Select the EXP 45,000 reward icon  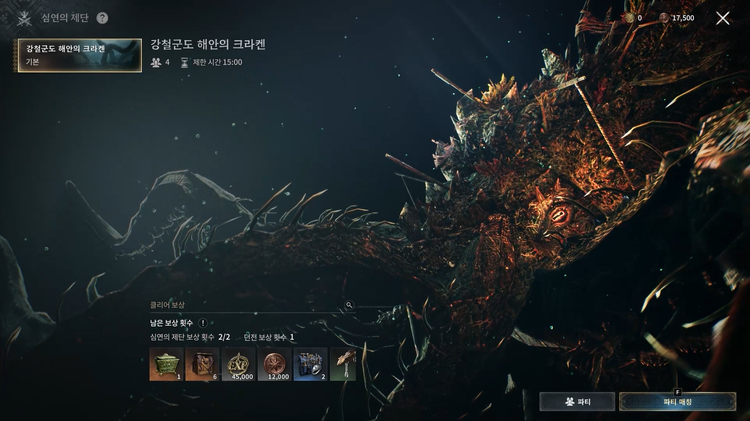point(238,365)
